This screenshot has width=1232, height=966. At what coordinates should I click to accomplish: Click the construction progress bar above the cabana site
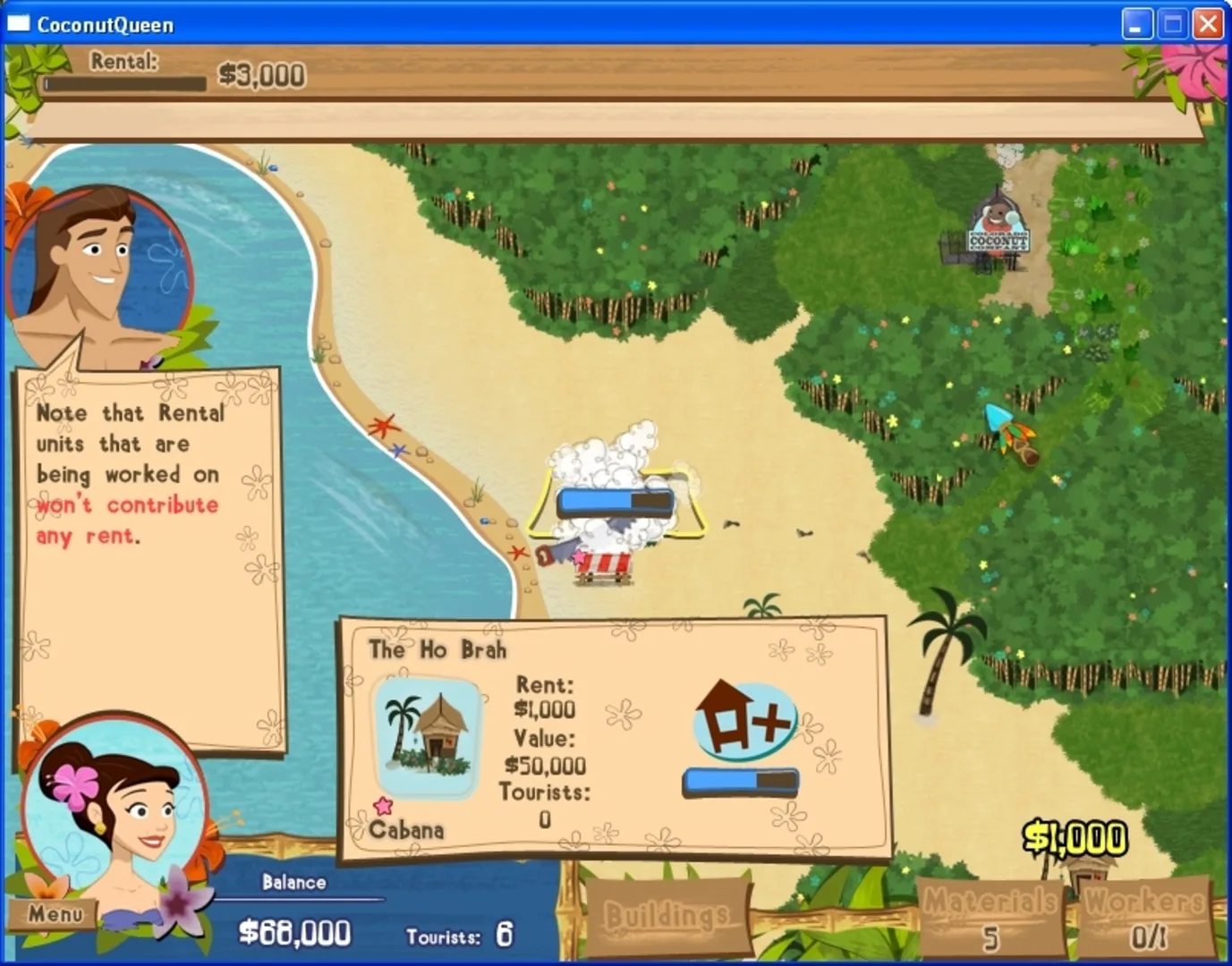(x=614, y=502)
